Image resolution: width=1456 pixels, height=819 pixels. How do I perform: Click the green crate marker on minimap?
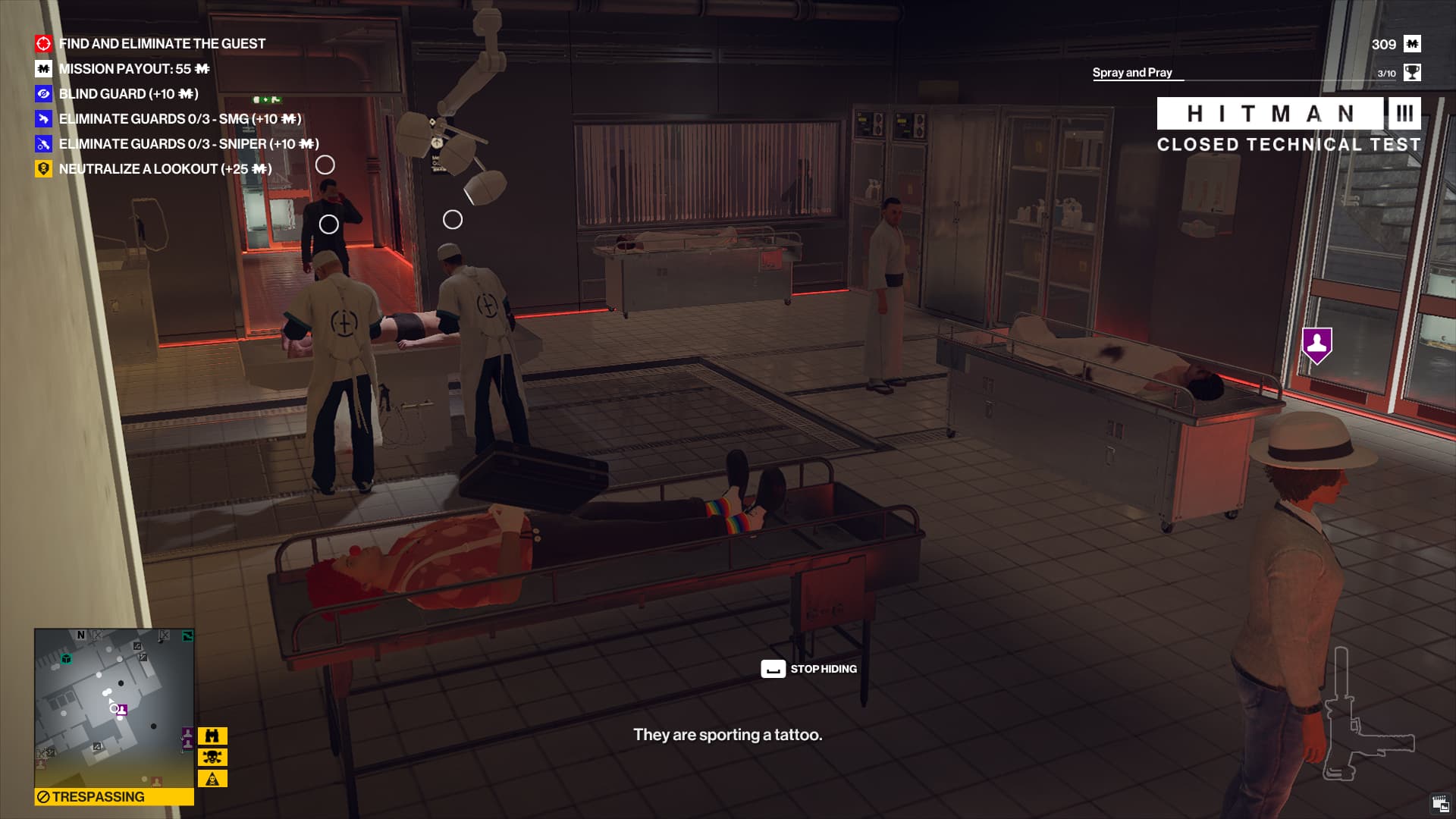[67, 658]
